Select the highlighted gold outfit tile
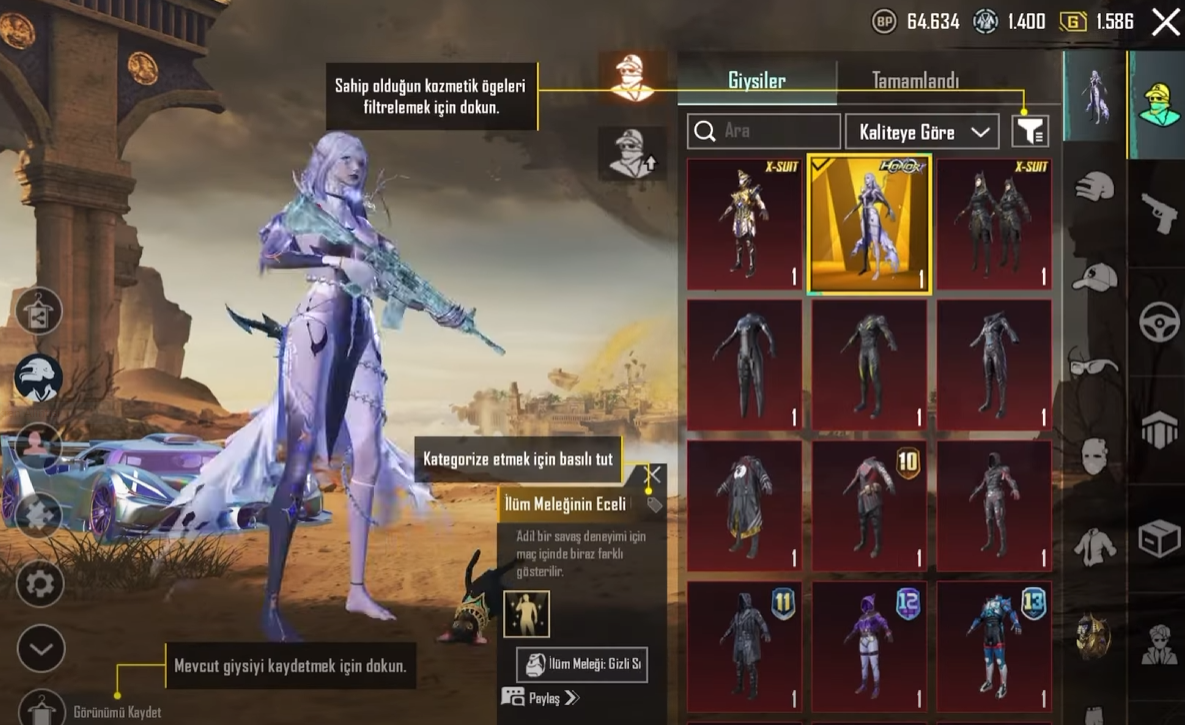The image size is (1185, 725). click(869, 225)
